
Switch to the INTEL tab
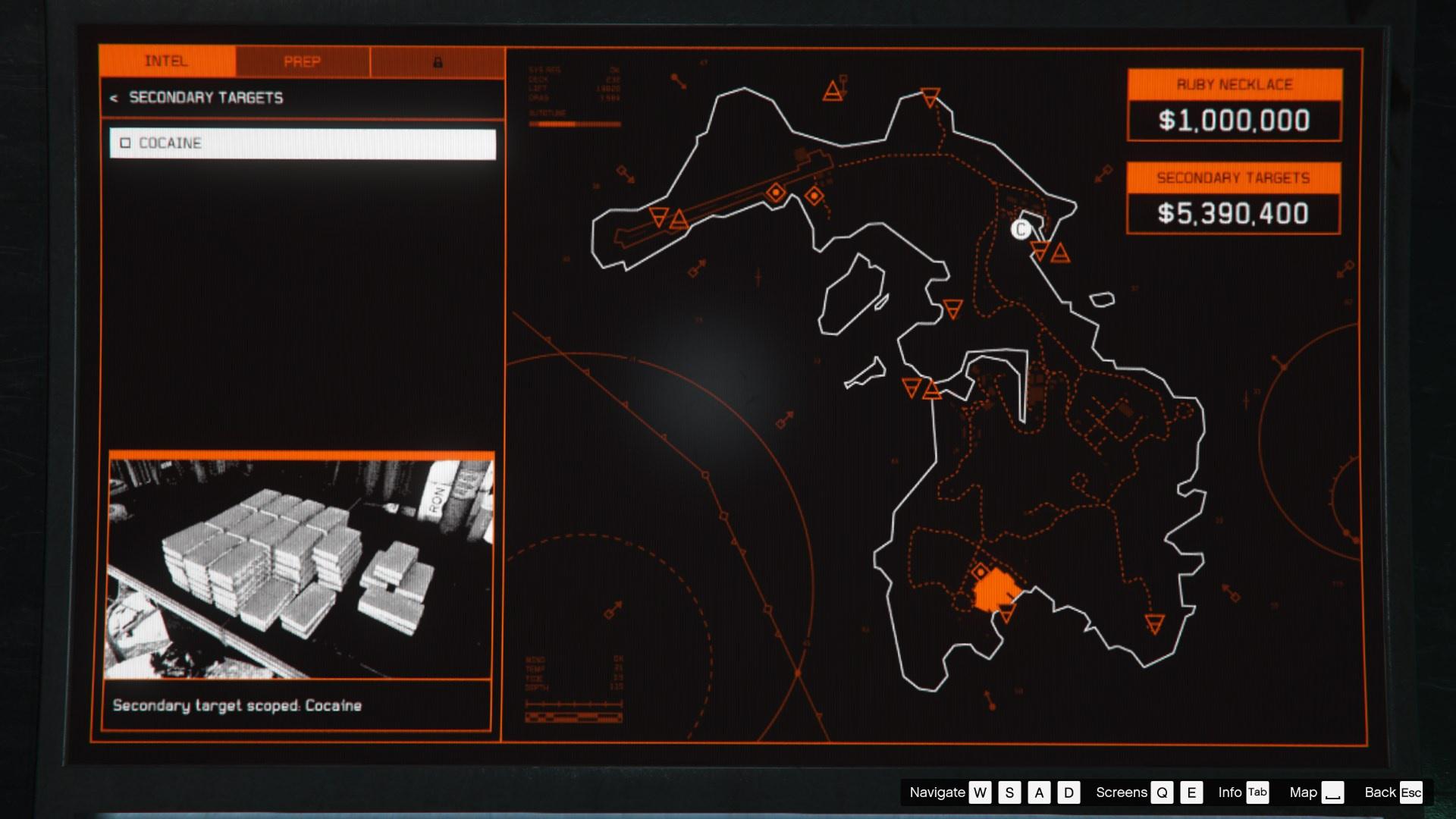[x=167, y=61]
